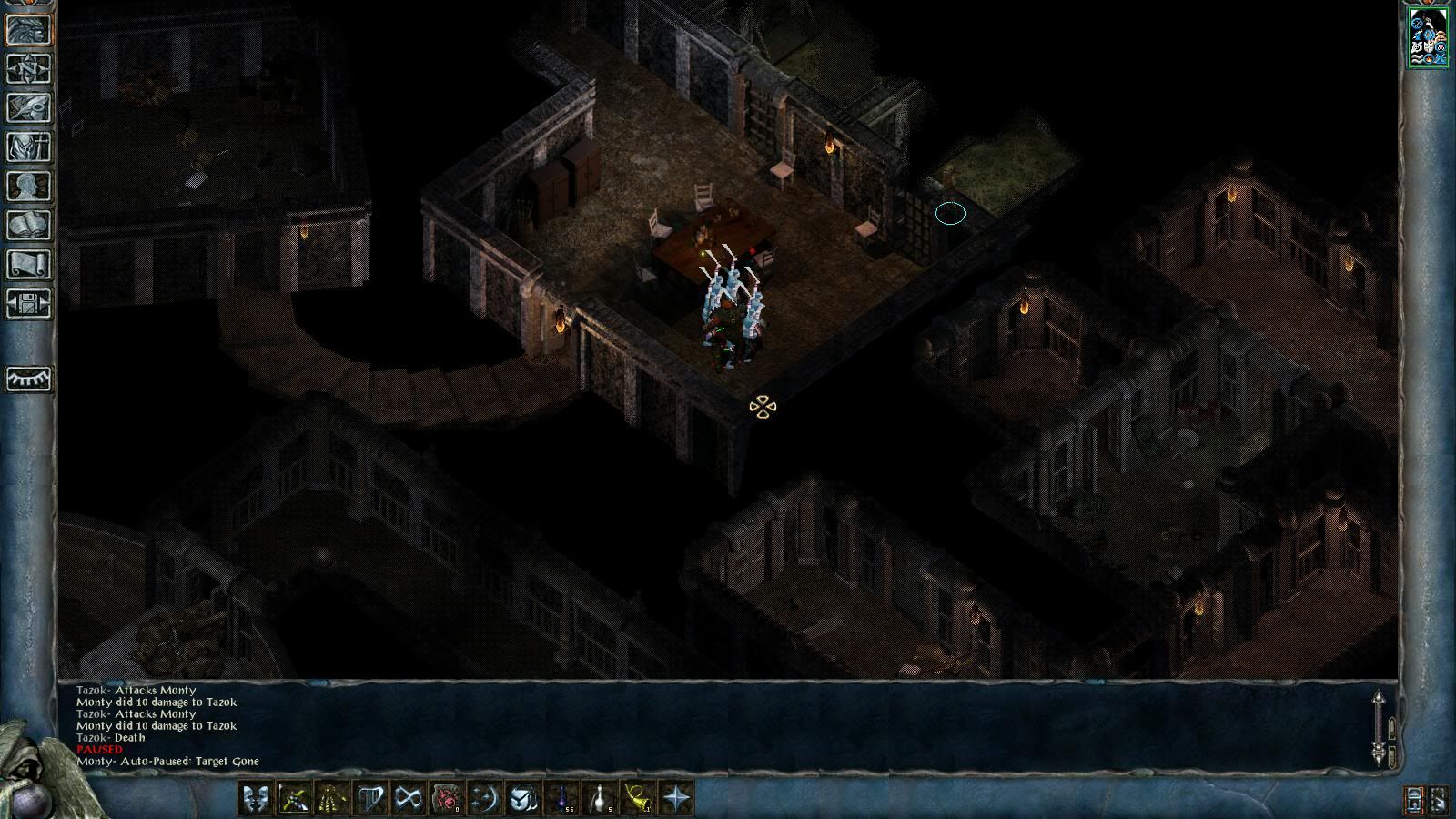Activate the harp bard song
Viewport: 1456px width, 819px height.
(369, 799)
